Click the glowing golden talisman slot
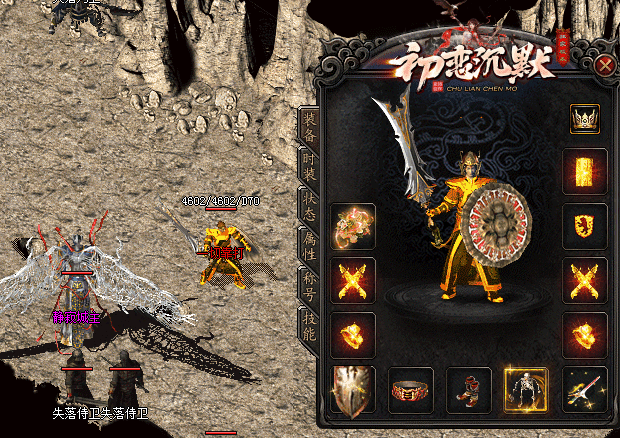 tap(585, 172)
